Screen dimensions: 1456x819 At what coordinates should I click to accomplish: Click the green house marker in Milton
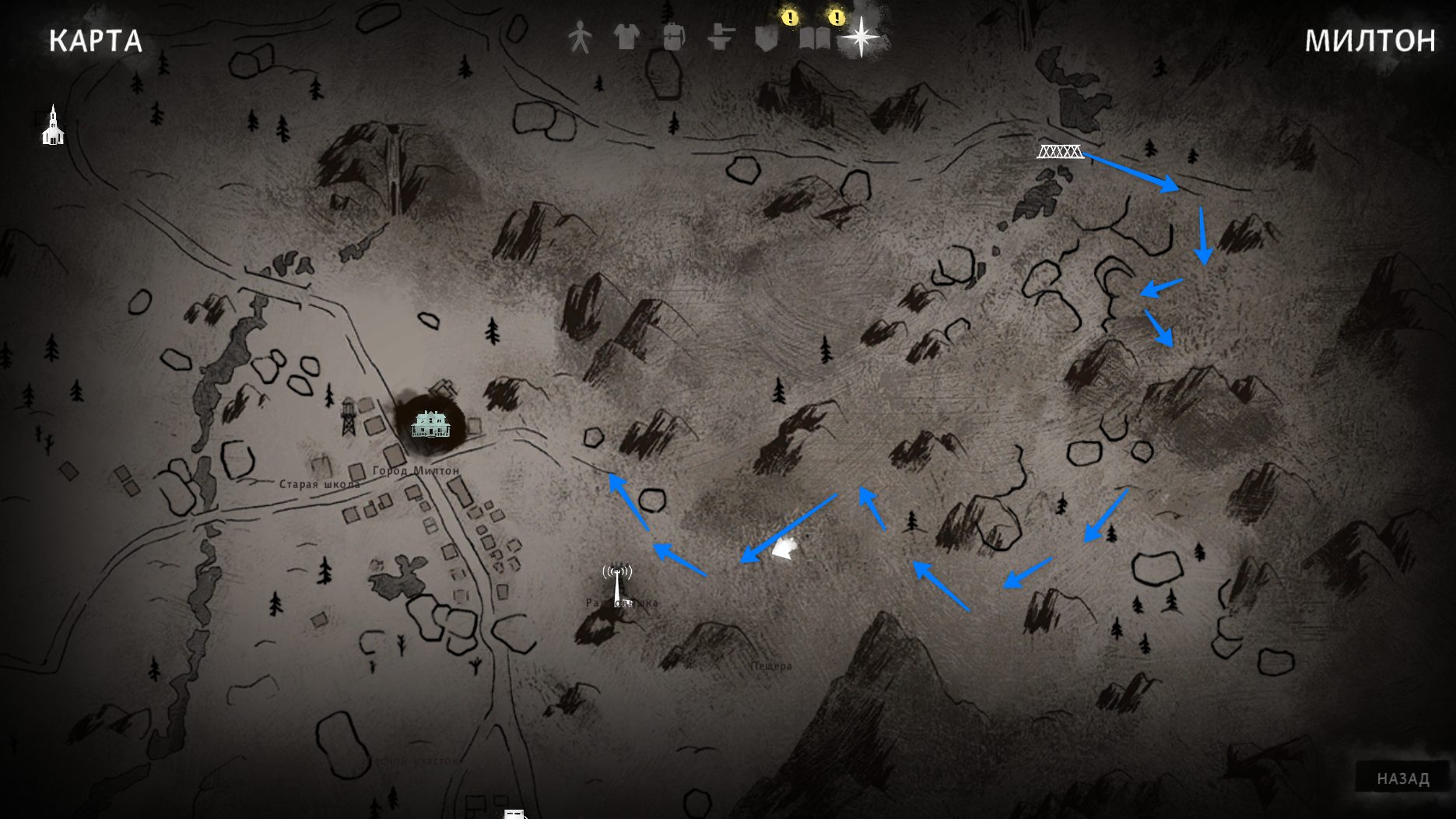point(430,424)
